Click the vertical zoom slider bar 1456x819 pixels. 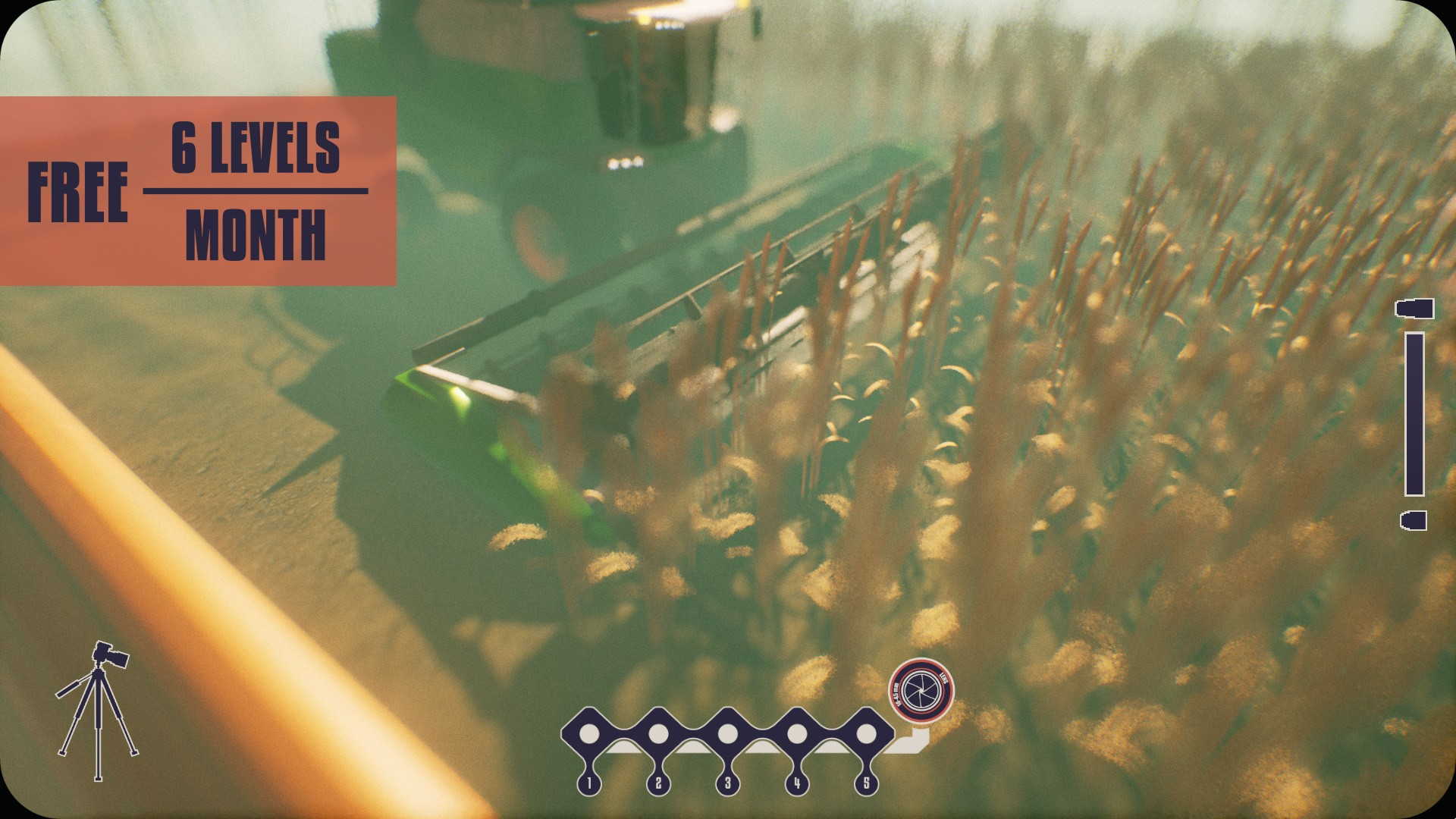tap(1414, 413)
